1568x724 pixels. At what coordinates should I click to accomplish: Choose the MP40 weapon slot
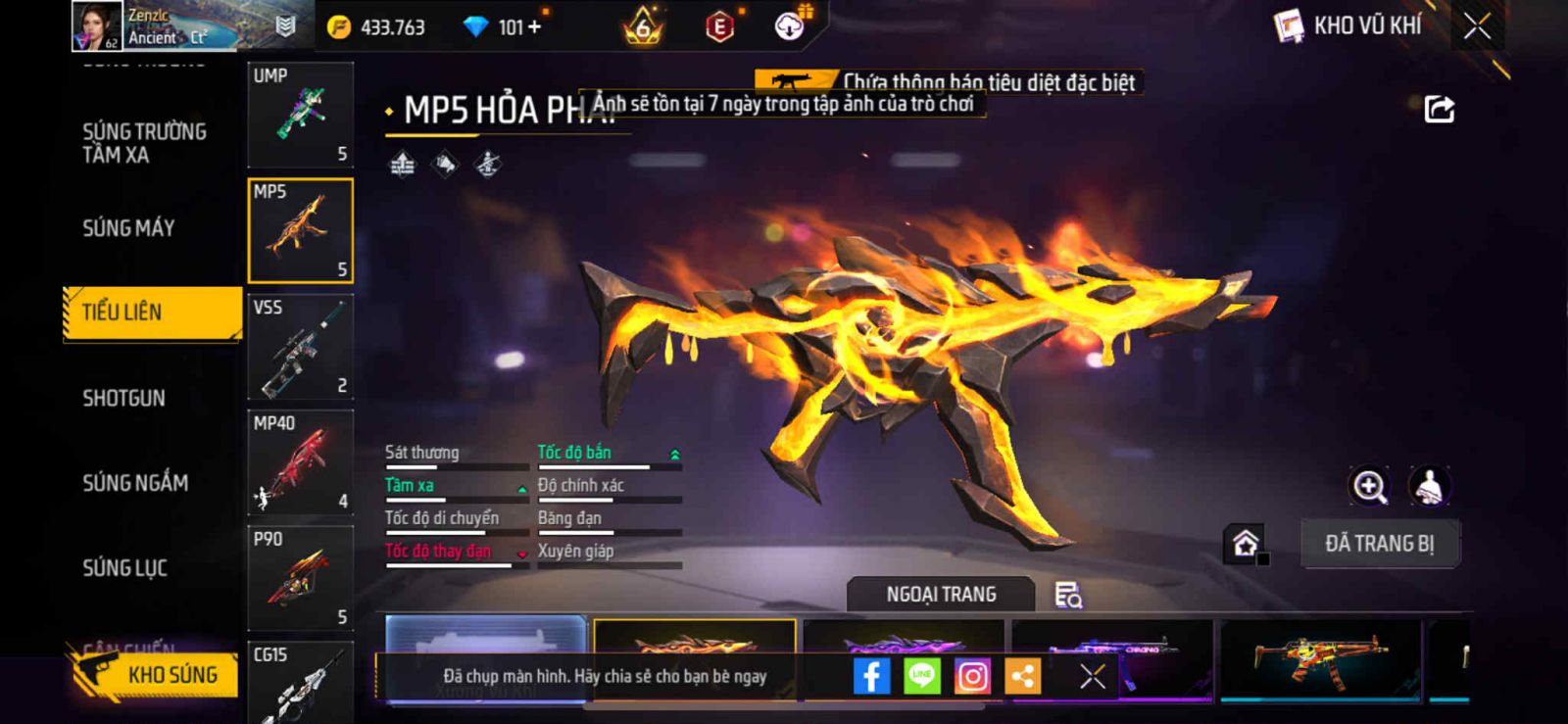300,462
